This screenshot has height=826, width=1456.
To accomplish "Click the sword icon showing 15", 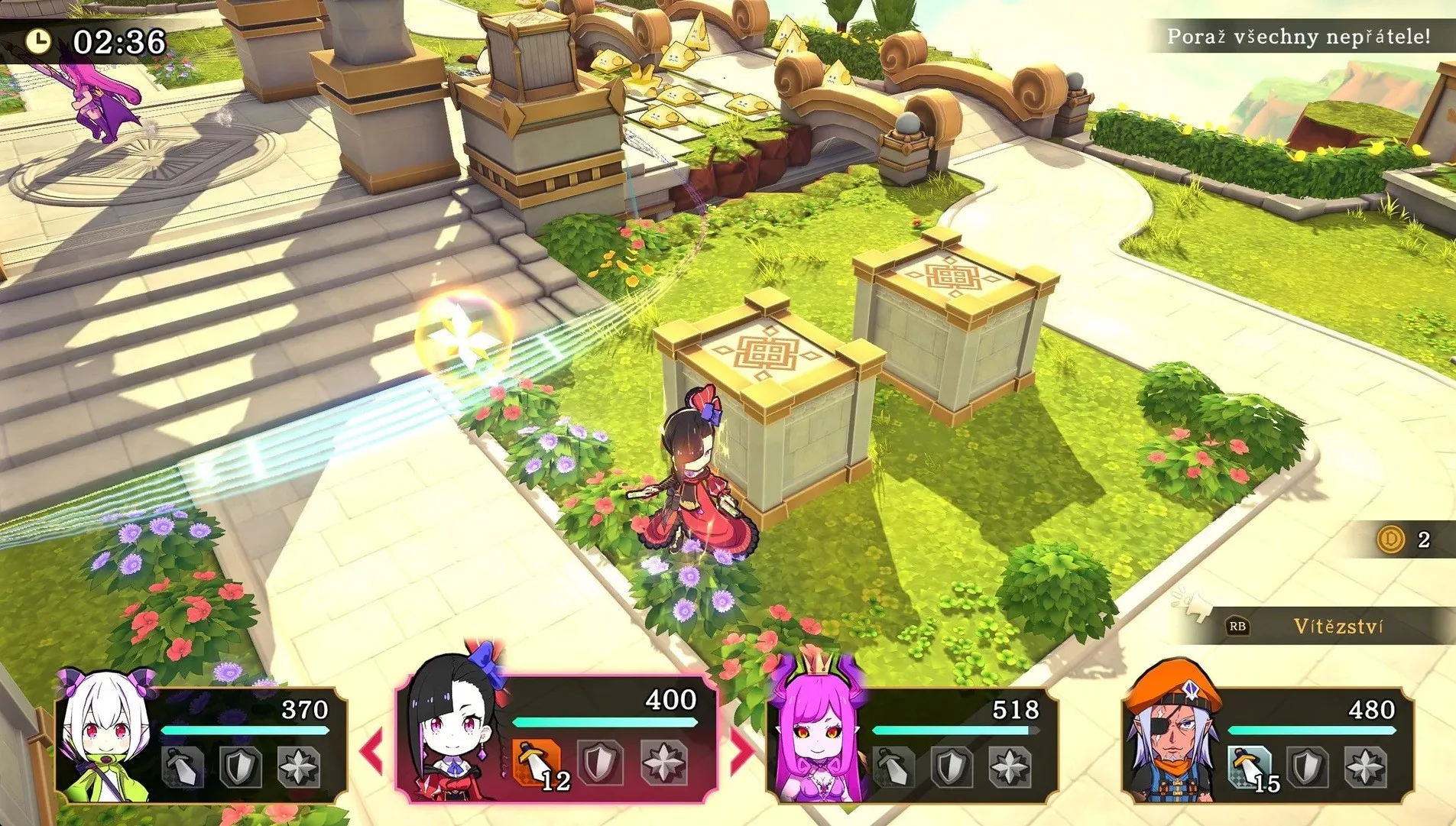I will click(1249, 766).
